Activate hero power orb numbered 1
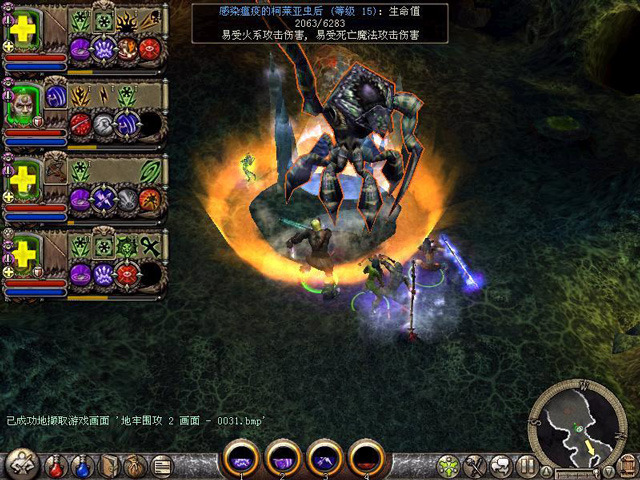Screen dimensions: 640x480 point(242,459)
